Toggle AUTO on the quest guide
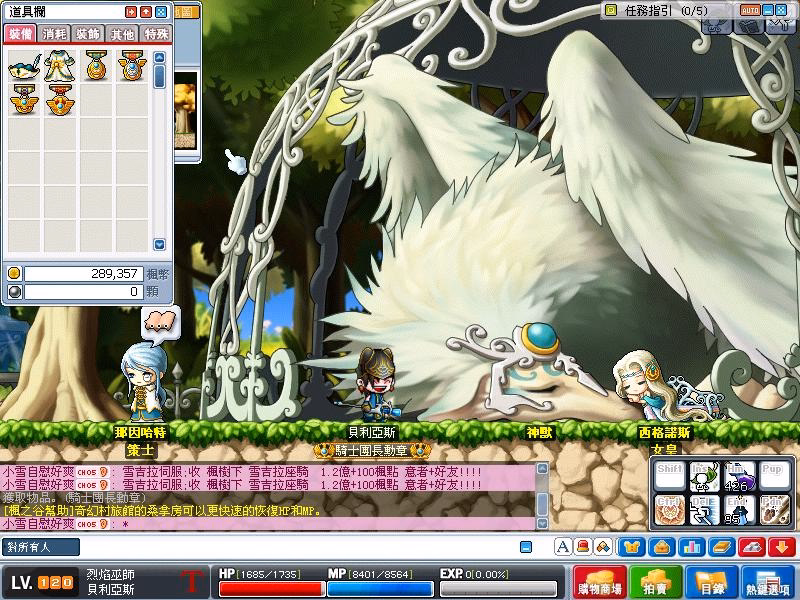The height and width of the screenshot is (600, 800). click(x=750, y=10)
